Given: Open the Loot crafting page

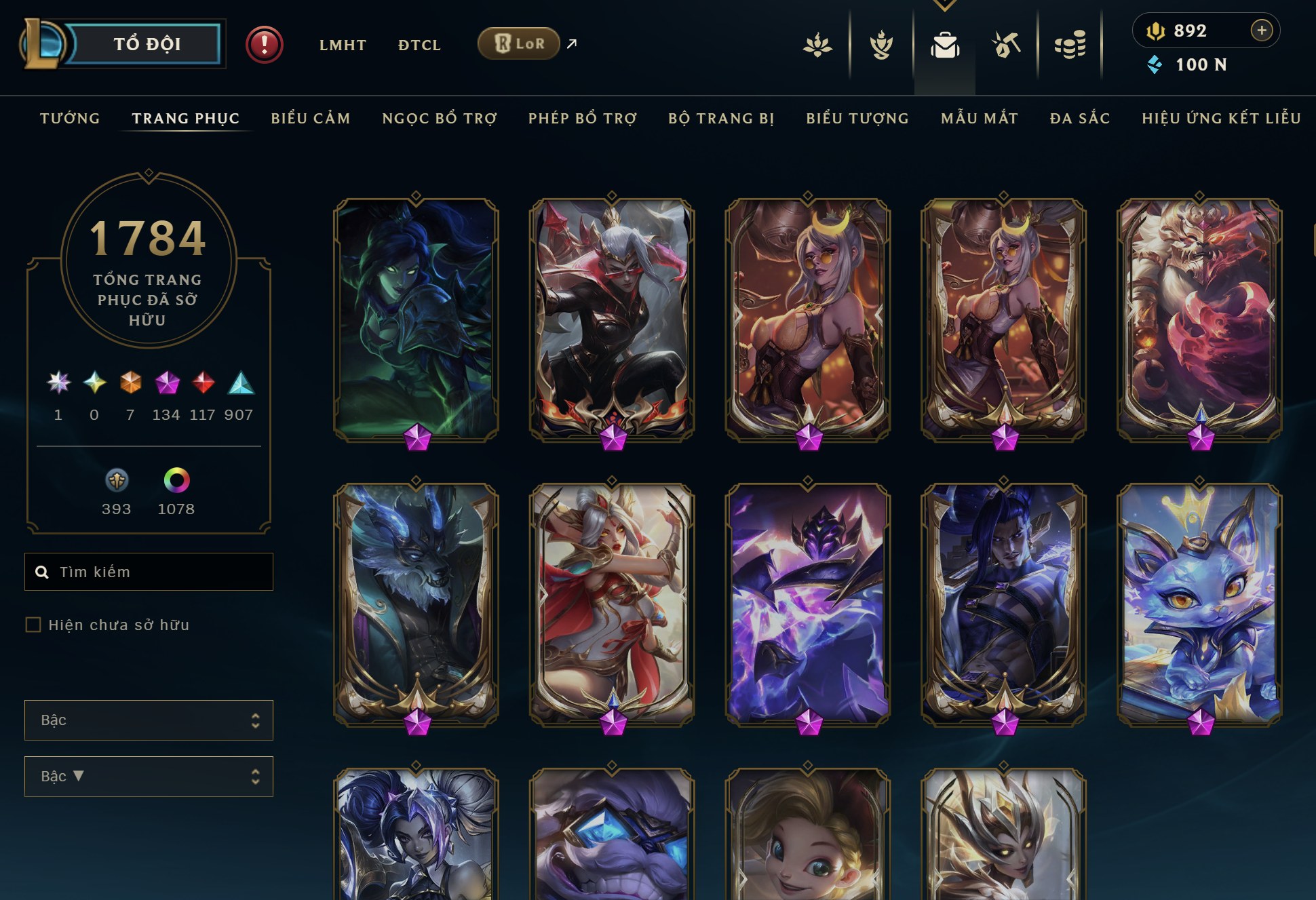Looking at the screenshot, I should pyautogui.click(x=1005, y=44).
